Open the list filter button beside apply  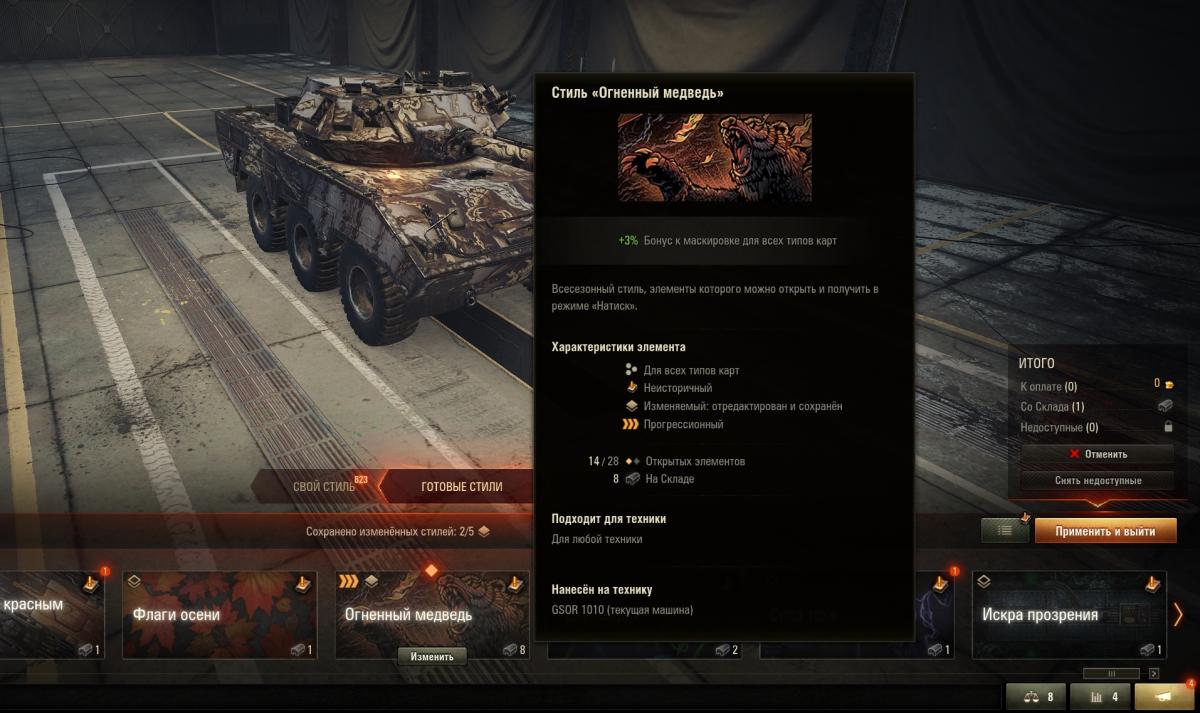pos(1005,531)
